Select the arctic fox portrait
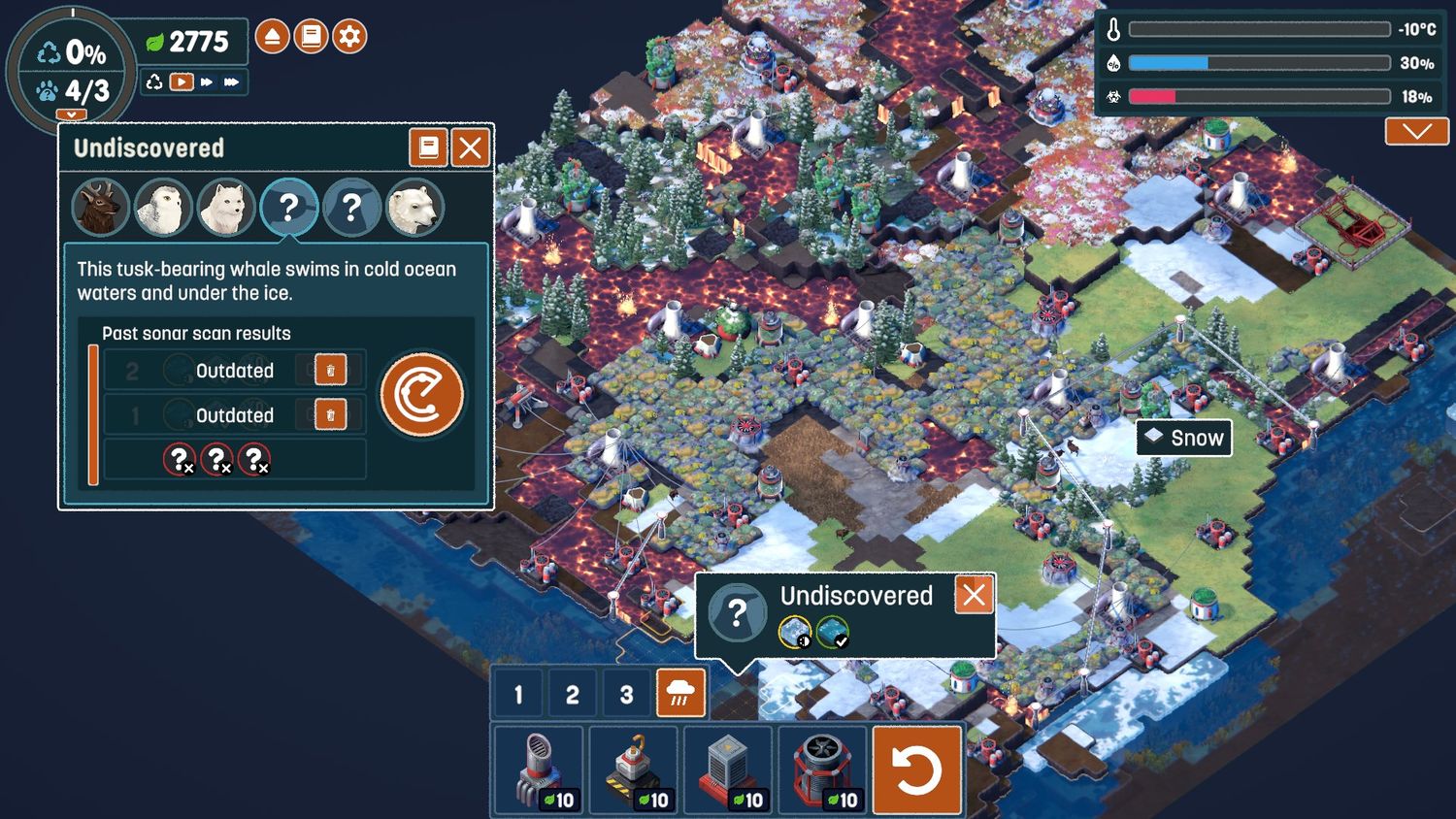 pyautogui.click(x=225, y=208)
